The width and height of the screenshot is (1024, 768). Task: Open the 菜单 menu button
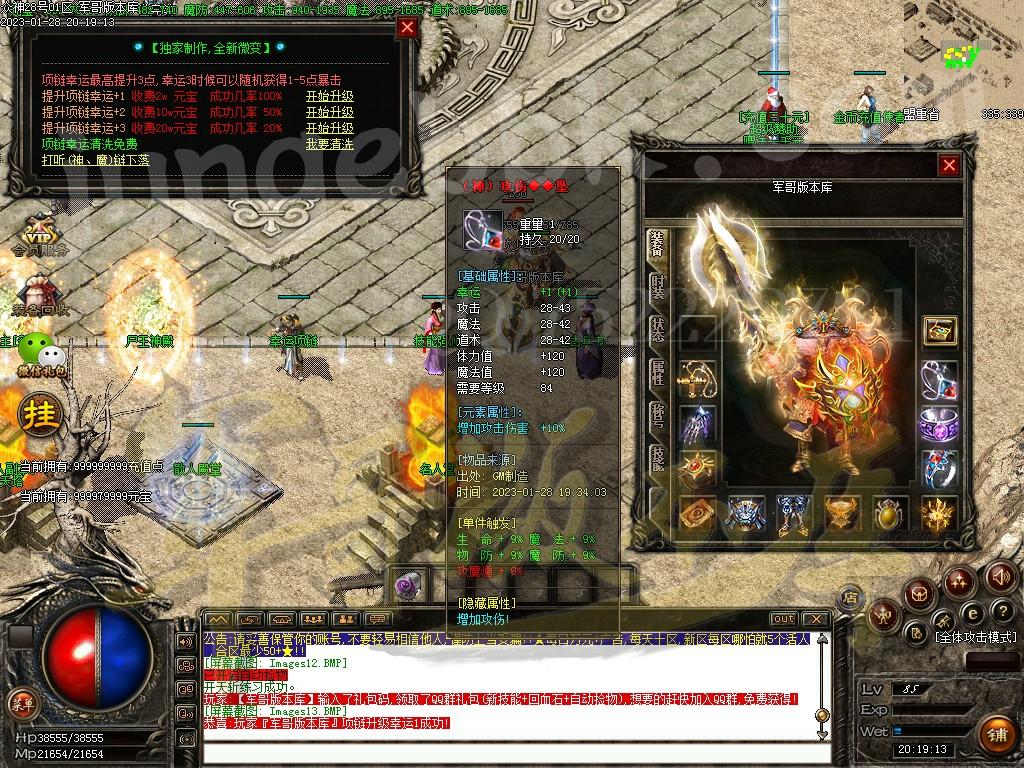21,701
